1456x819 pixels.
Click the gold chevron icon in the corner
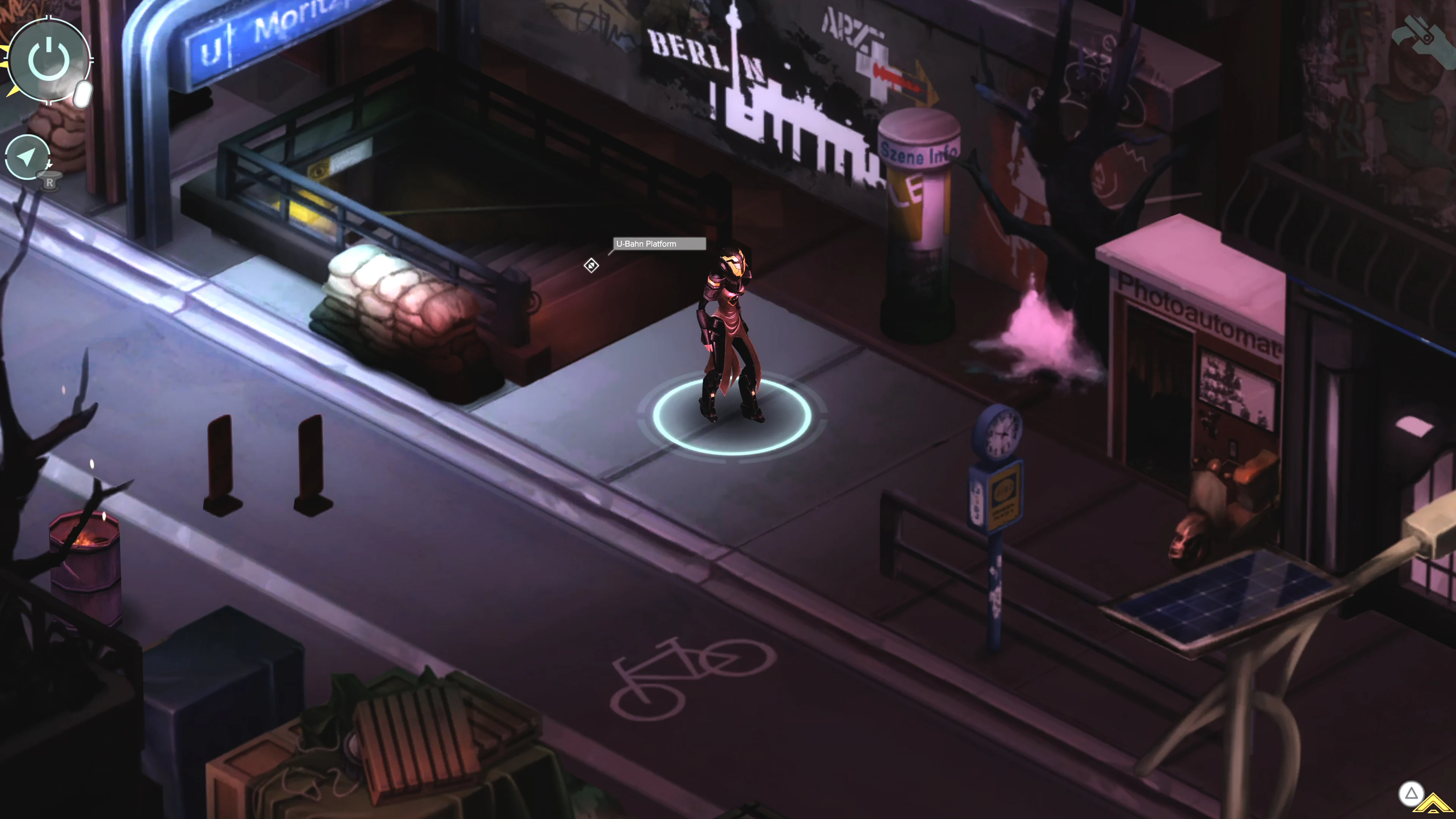coord(1433,803)
